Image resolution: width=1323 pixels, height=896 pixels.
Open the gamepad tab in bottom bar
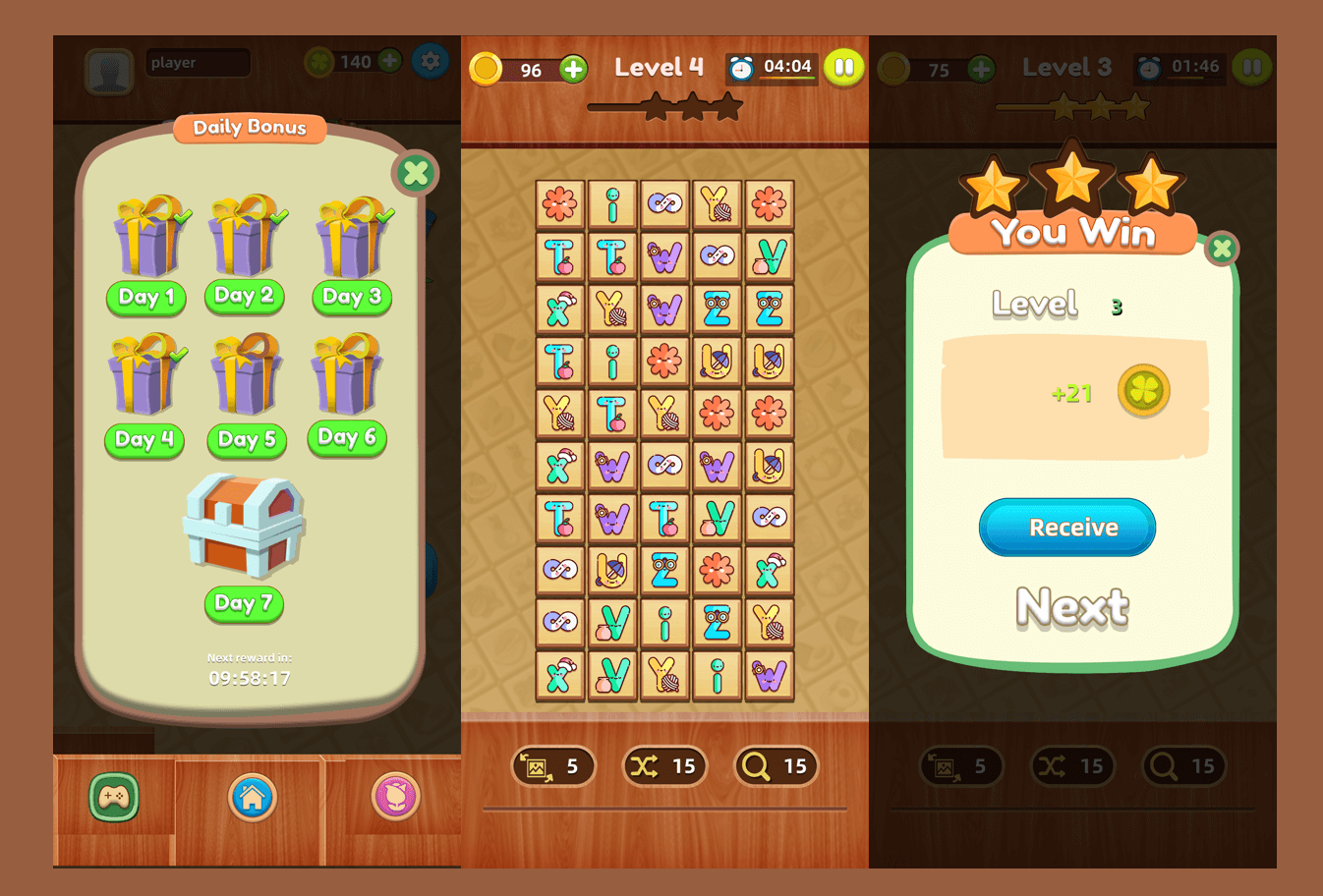114,797
